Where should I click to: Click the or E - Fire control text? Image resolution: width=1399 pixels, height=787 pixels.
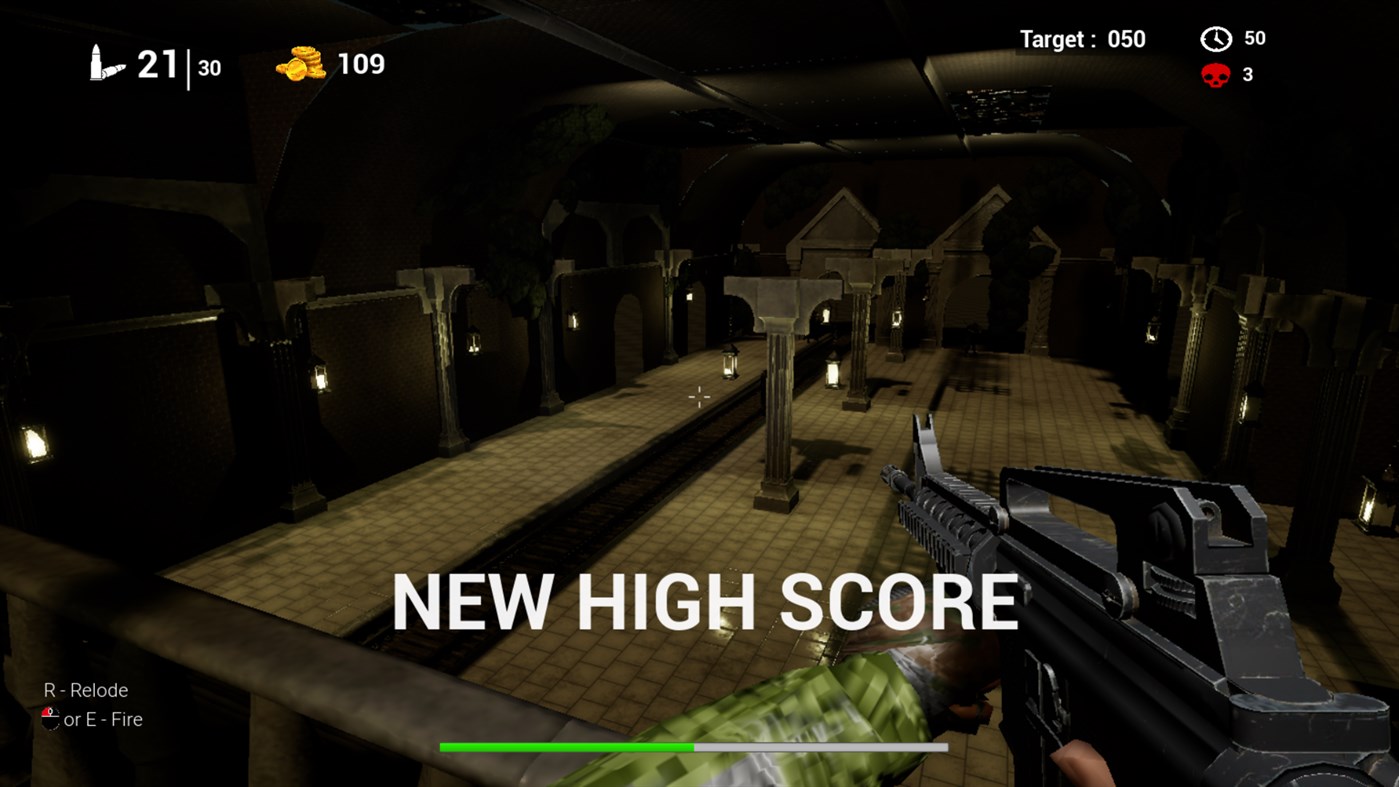click(101, 719)
